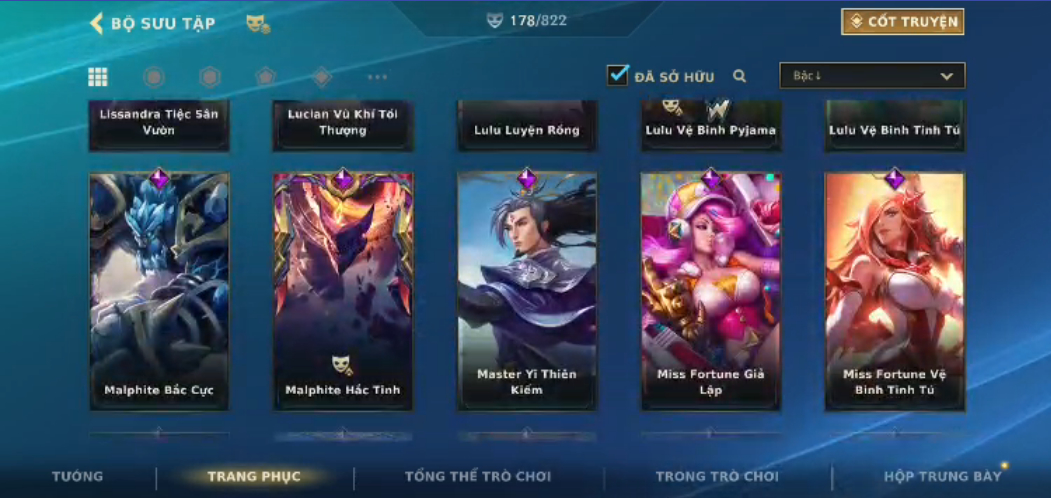This screenshot has height=498, width=1051.
Task: Open the Bậc sort dropdown
Action: coord(872,76)
